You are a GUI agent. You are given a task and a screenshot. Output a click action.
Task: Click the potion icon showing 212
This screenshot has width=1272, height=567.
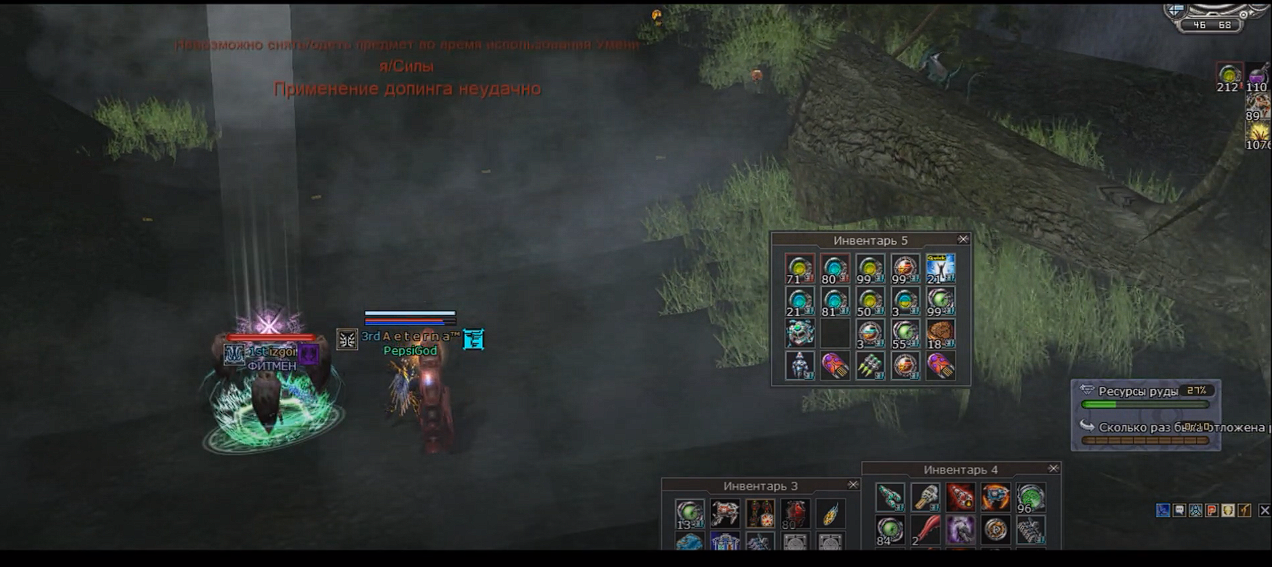click(x=1229, y=75)
